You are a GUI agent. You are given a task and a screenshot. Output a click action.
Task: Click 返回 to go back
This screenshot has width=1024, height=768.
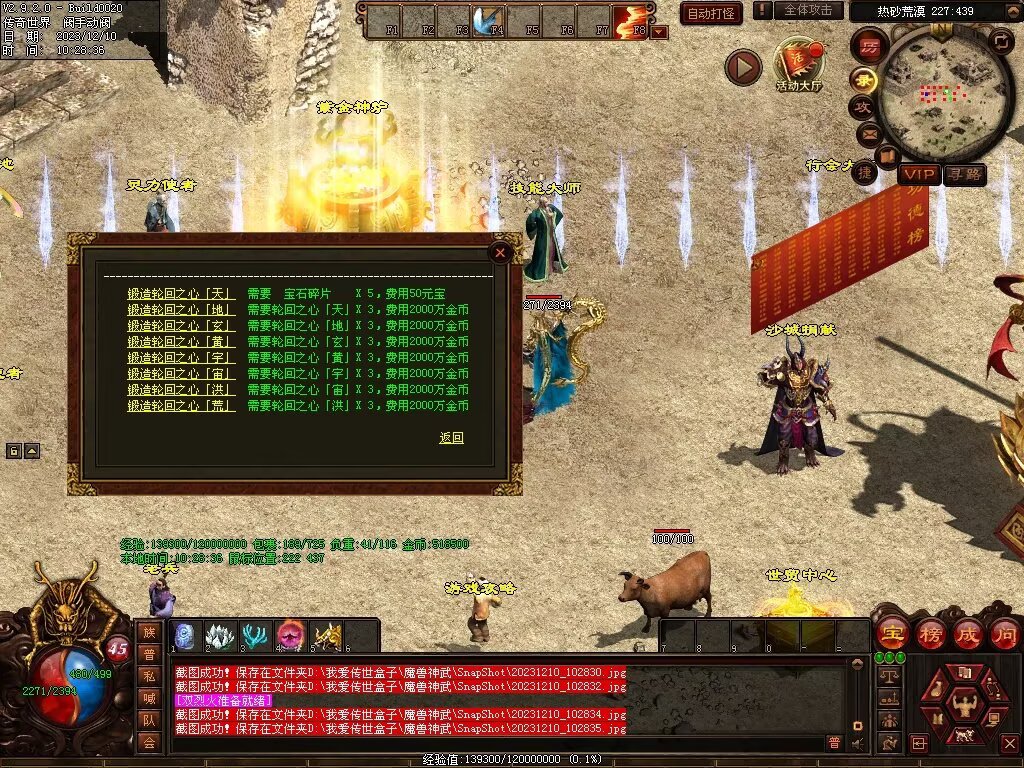(x=451, y=438)
